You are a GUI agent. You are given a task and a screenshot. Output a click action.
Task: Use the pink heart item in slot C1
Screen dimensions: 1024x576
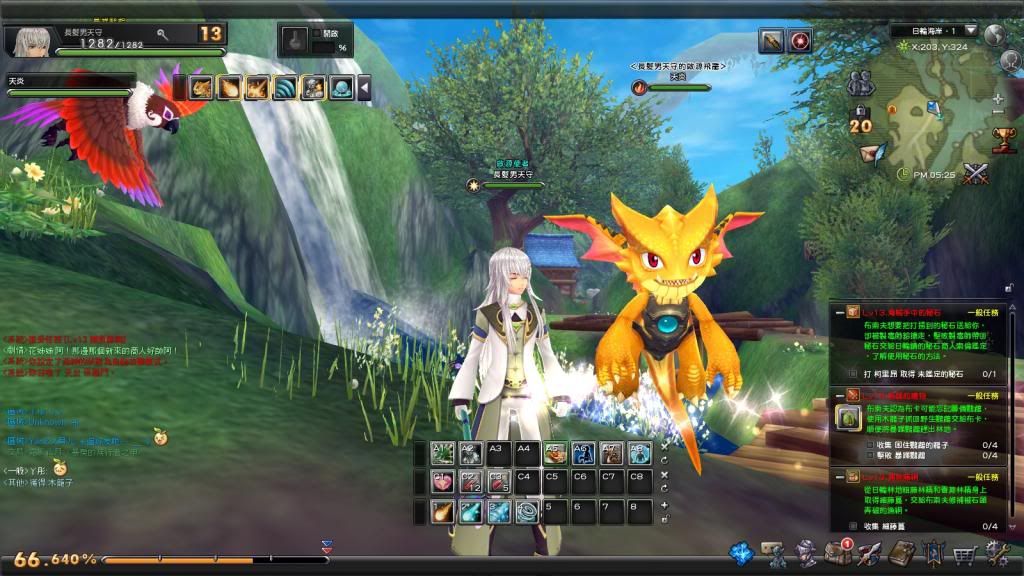[x=442, y=483]
